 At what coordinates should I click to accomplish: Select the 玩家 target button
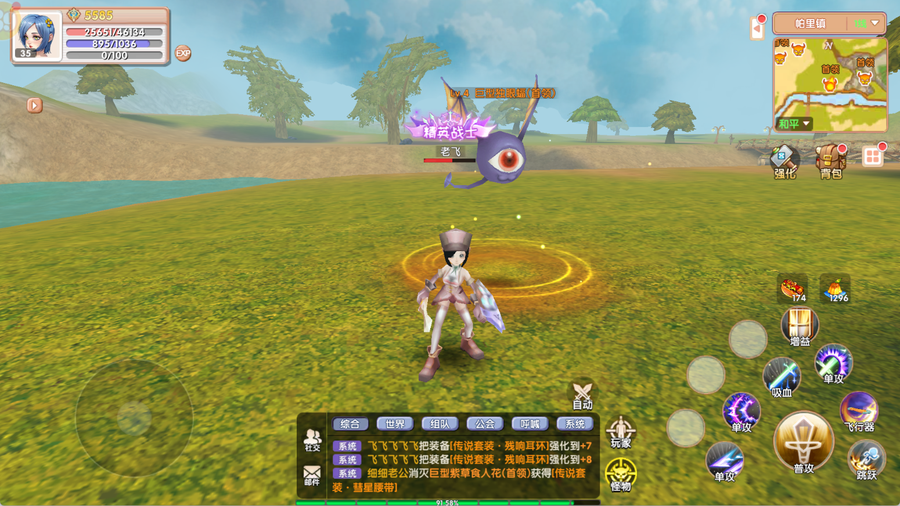click(x=621, y=432)
